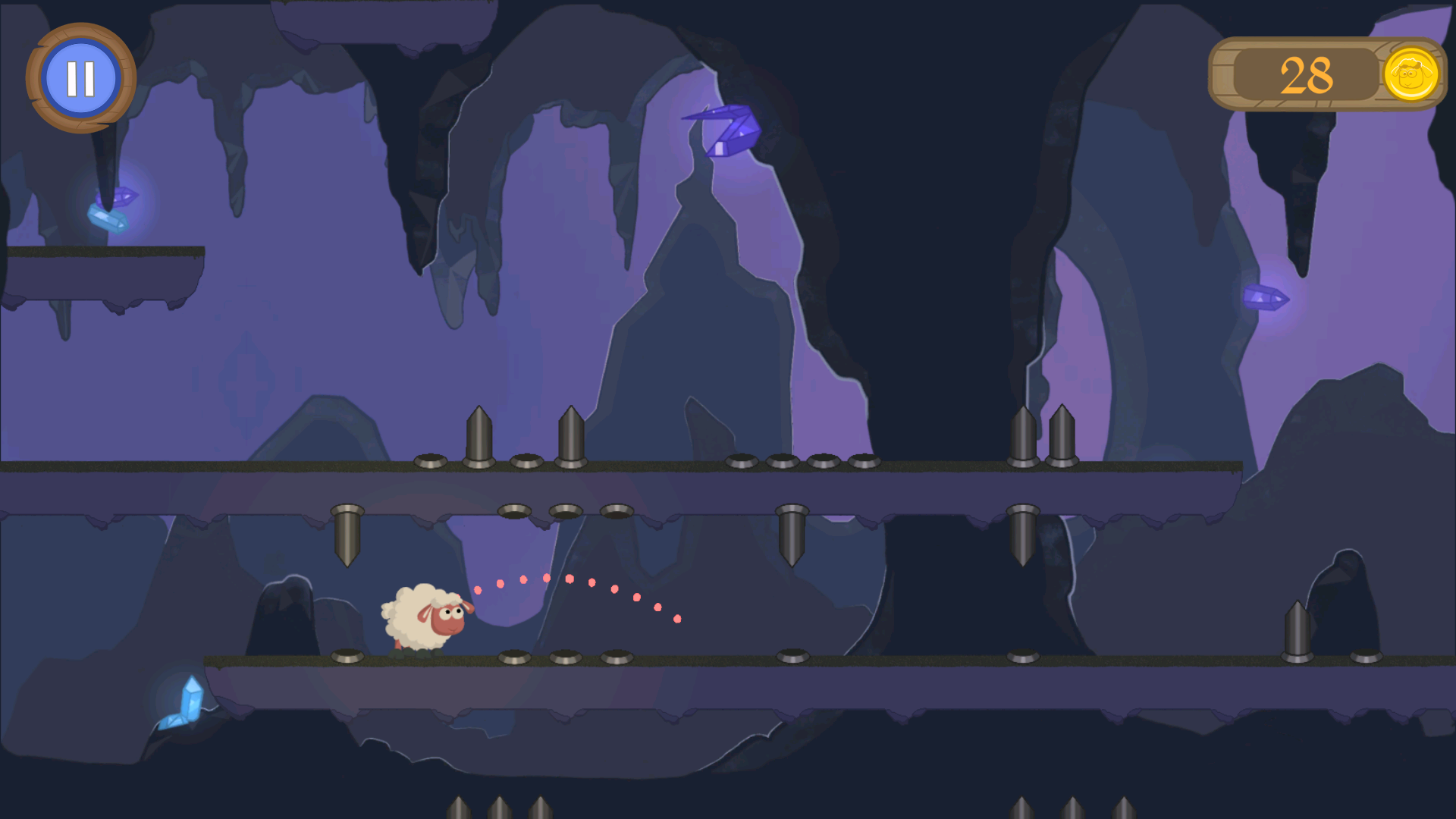Click the pair of spikes on the right platform

pyautogui.click(x=1043, y=436)
